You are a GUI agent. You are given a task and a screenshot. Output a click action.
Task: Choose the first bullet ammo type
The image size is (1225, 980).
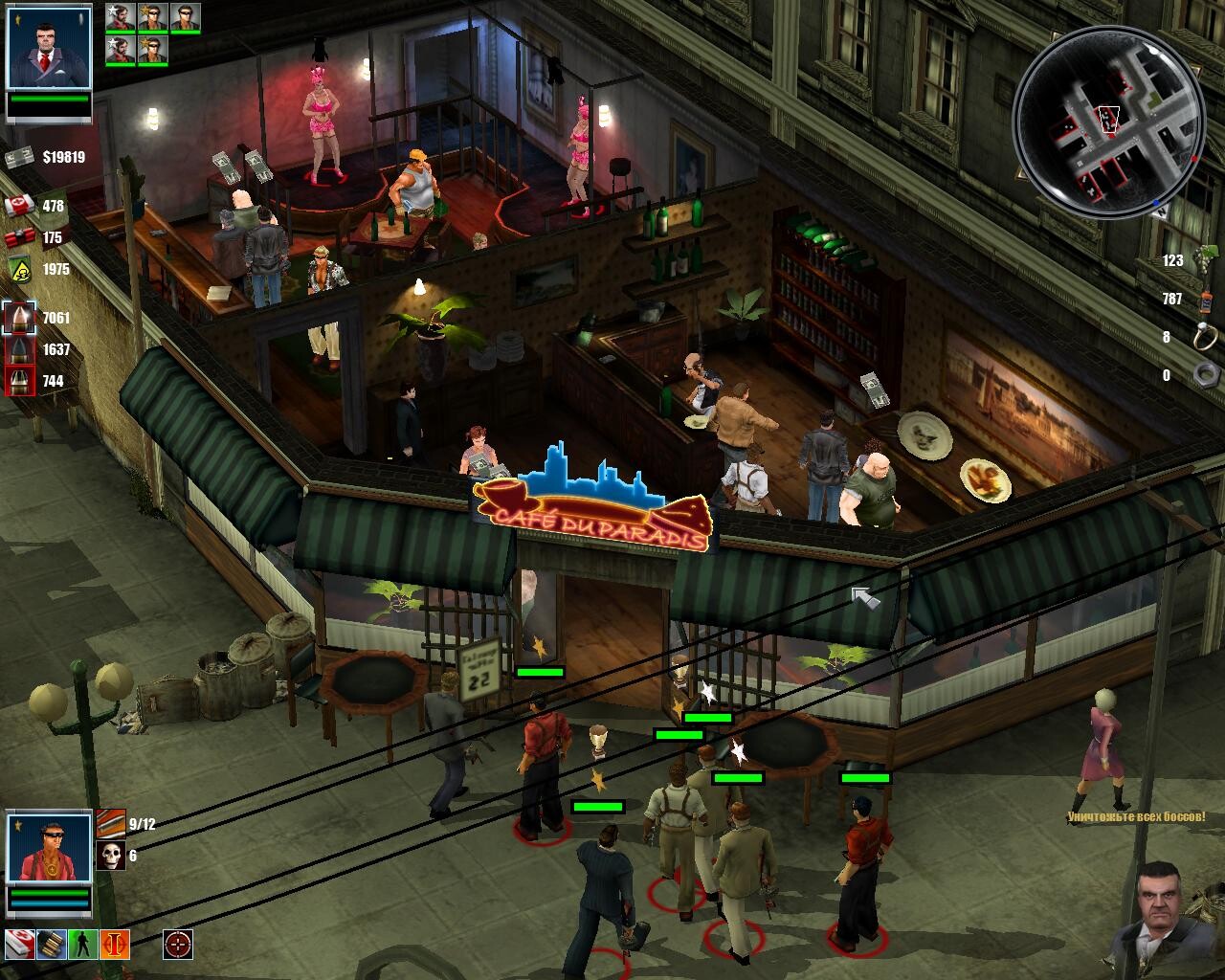19,318
